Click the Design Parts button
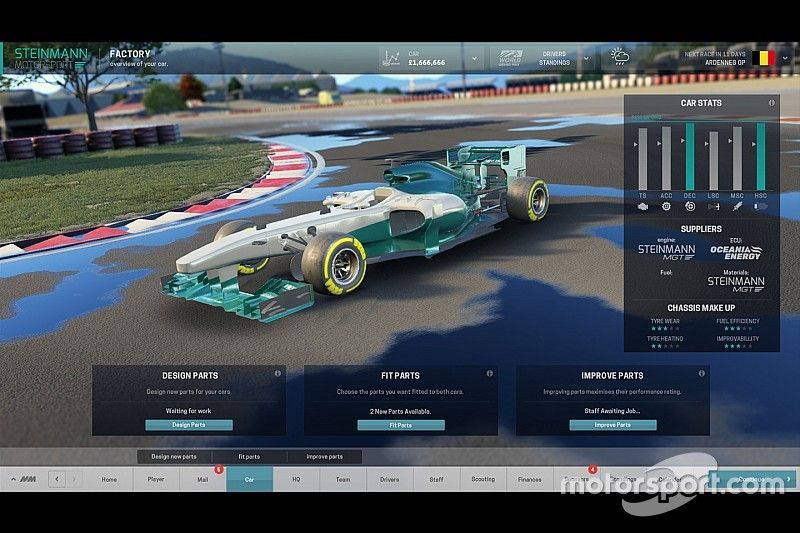 pos(189,425)
